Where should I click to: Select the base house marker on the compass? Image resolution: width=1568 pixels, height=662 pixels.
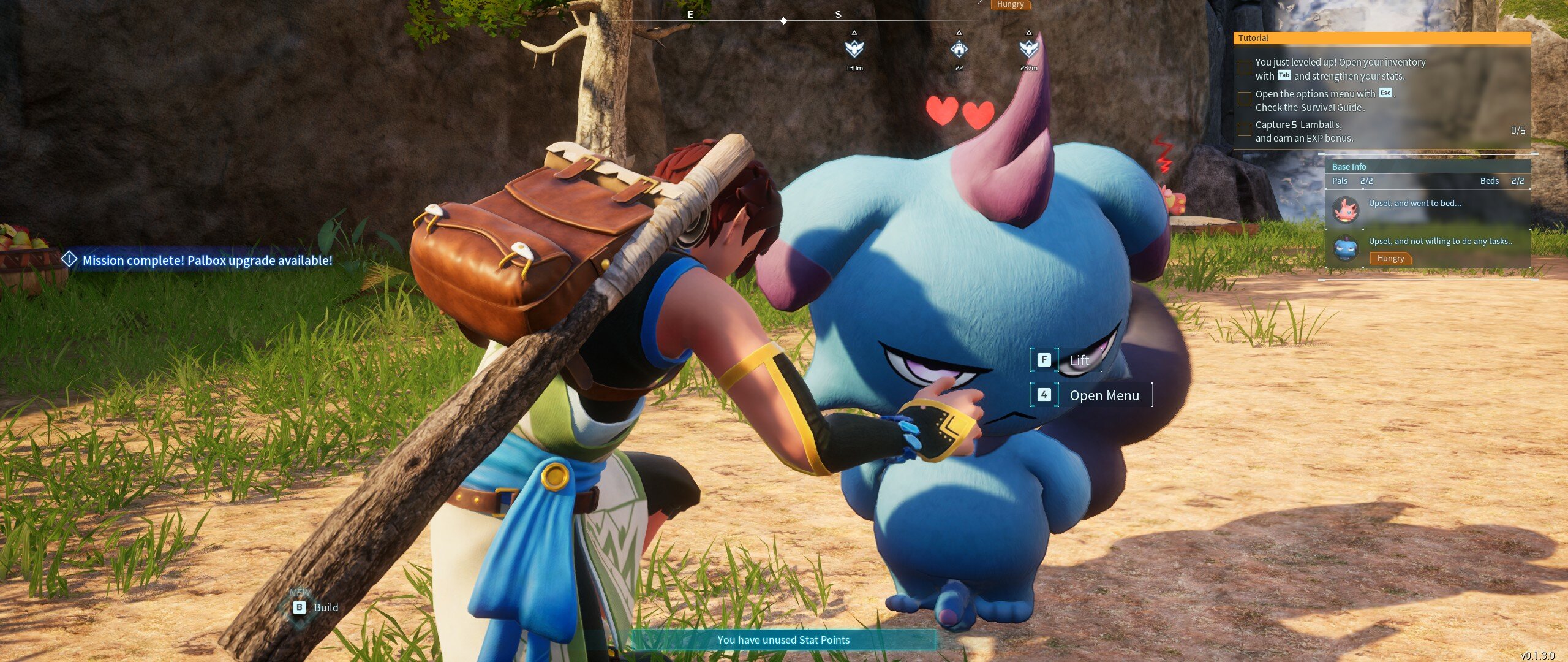tap(959, 48)
